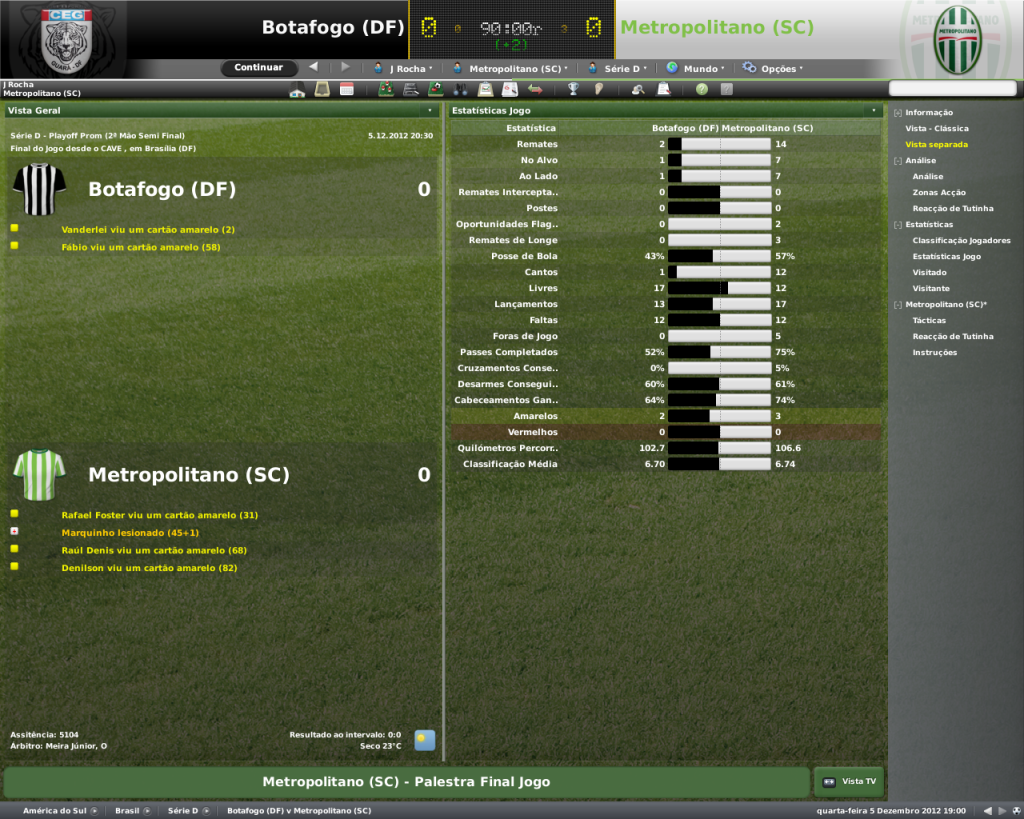This screenshot has width=1024, height=819.
Task: Open Zonas Acção analysis
Action: coord(939,193)
